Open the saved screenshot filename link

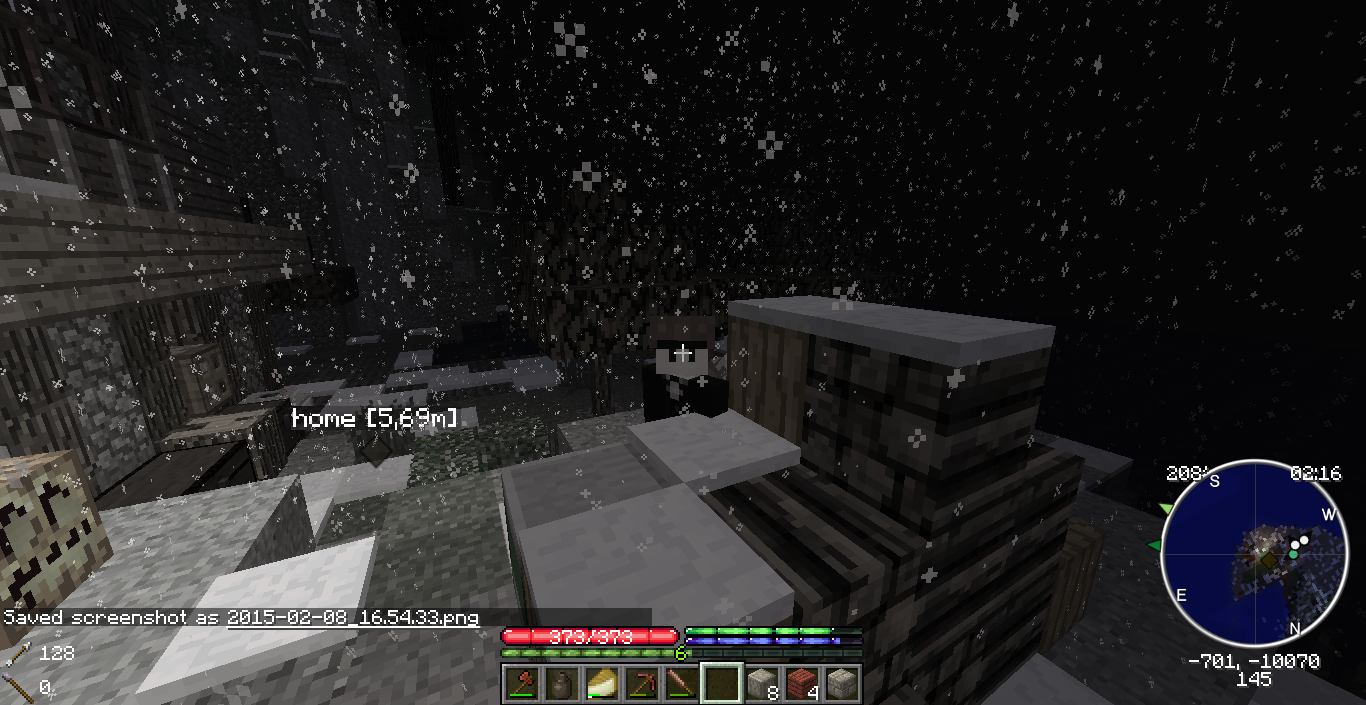coord(353,618)
